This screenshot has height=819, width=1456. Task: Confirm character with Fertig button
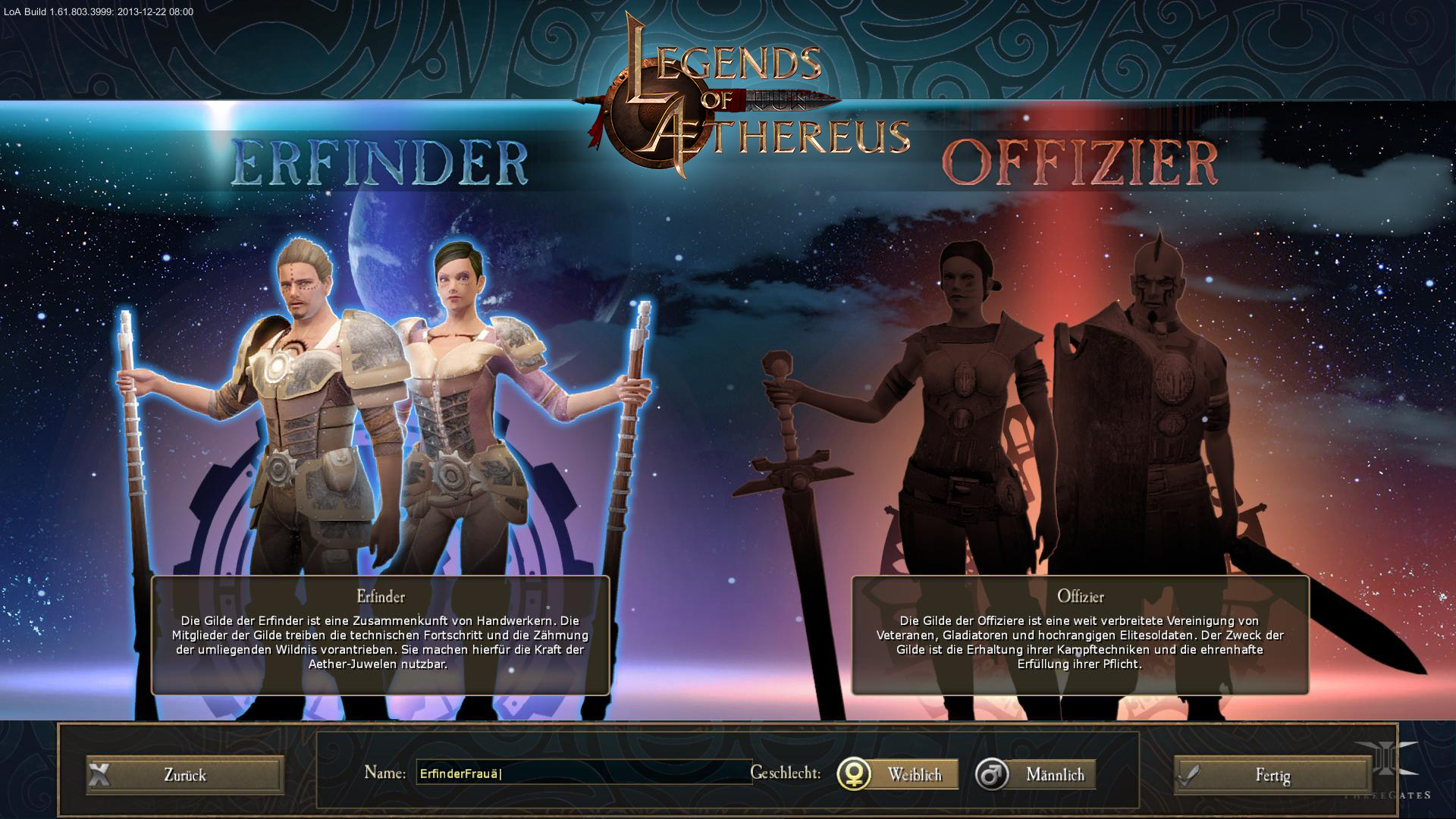1272,776
